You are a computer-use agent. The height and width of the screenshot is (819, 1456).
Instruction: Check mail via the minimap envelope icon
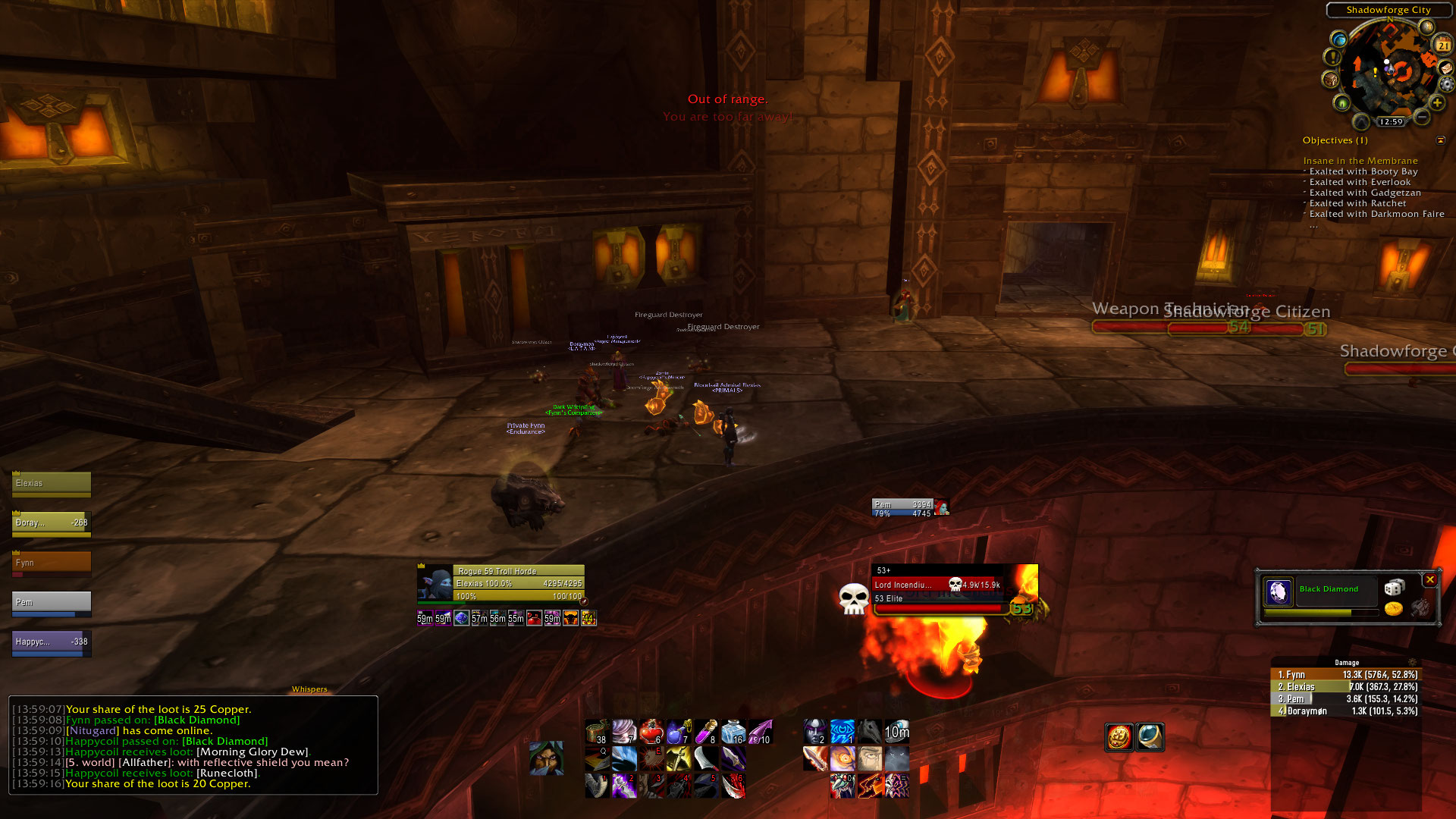click(x=1447, y=68)
